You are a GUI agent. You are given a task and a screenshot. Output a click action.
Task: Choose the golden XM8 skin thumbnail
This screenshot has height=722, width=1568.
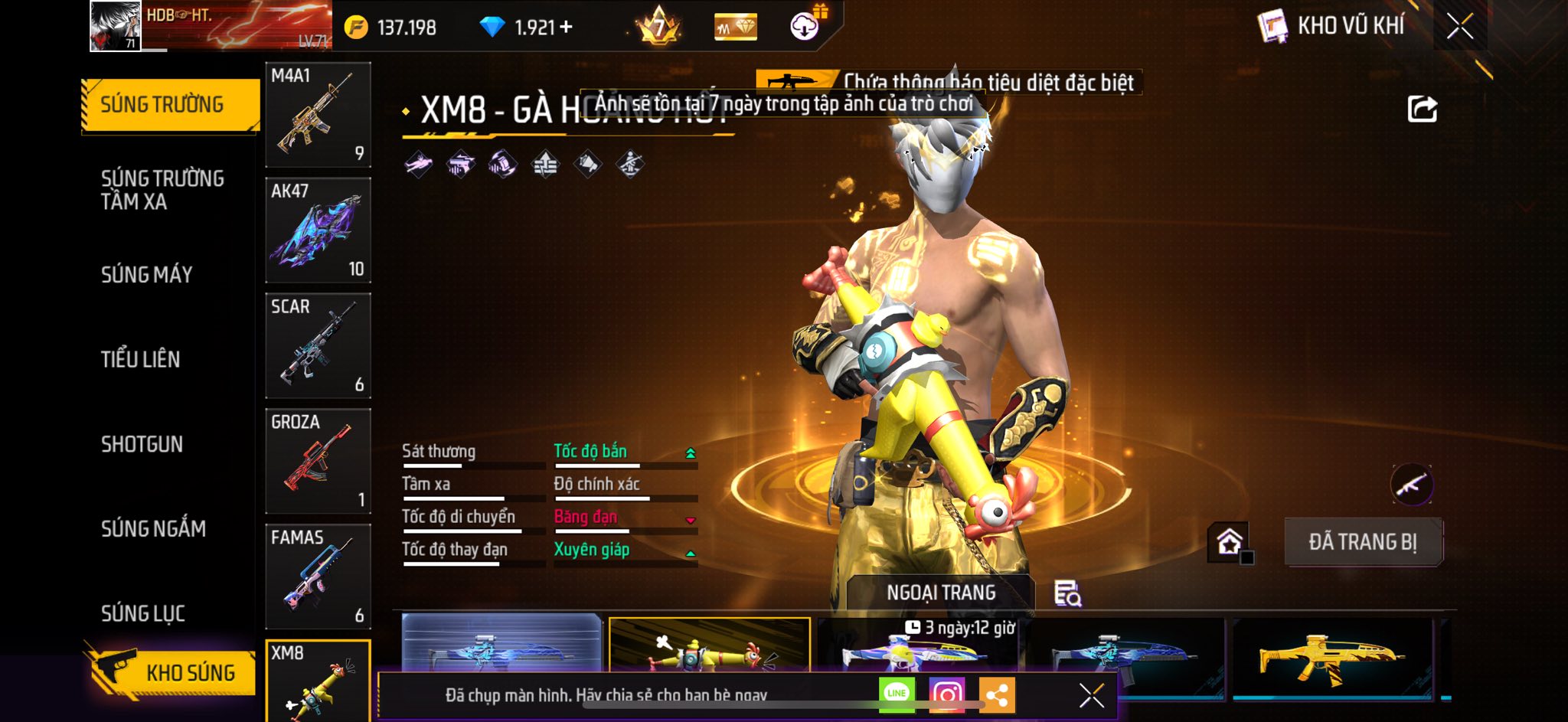1332,657
